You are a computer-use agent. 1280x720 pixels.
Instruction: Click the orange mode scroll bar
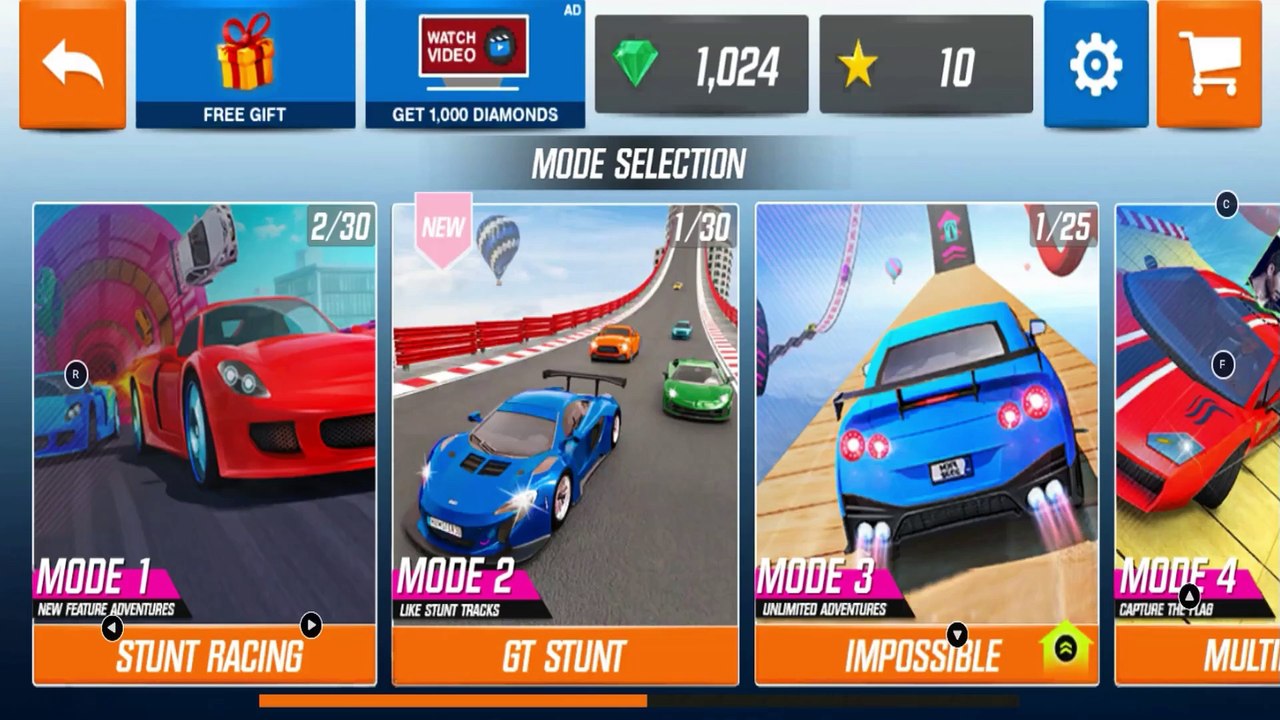452,701
